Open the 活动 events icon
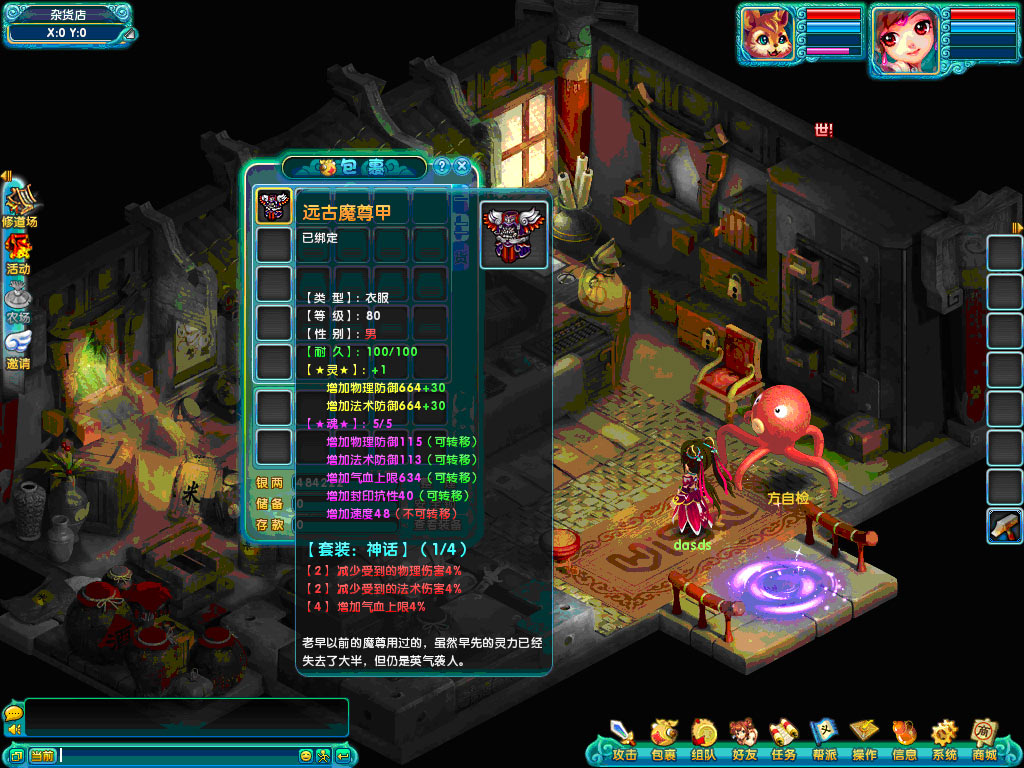Screen dimensions: 1024x768 (x=18, y=254)
